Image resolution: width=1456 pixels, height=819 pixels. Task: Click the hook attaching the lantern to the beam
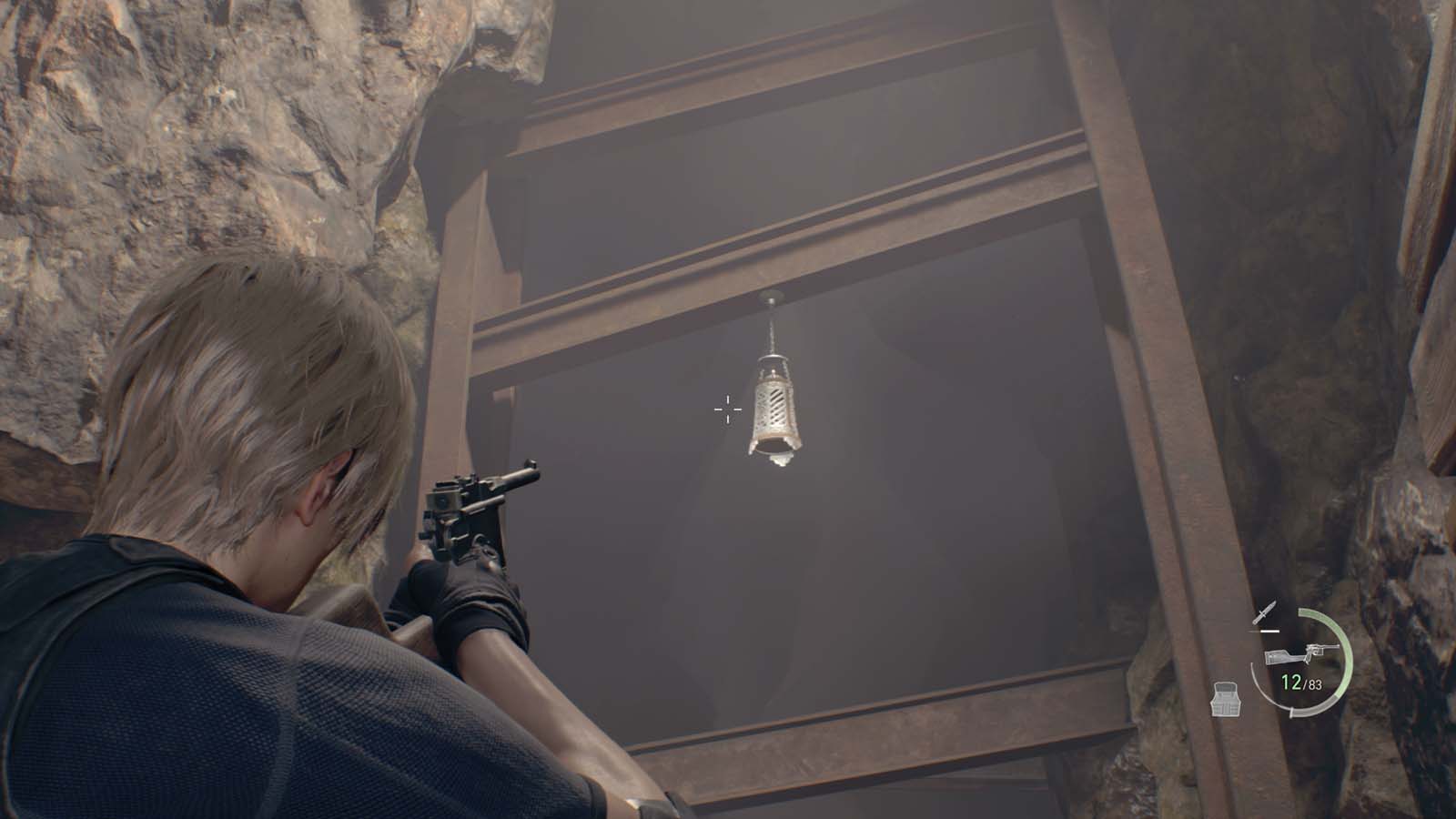point(773,298)
